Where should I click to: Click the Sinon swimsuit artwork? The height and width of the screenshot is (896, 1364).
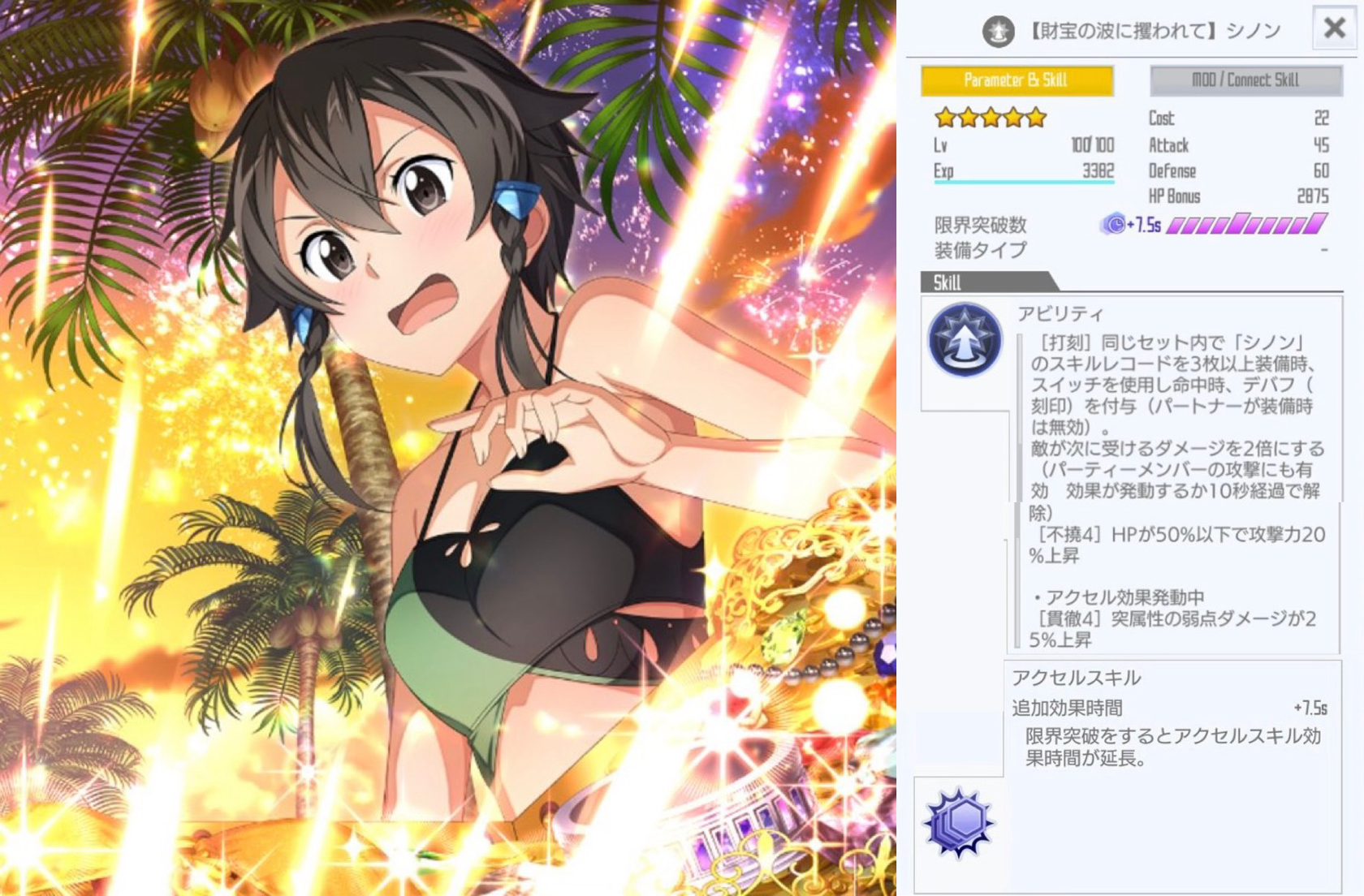tap(447, 446)
